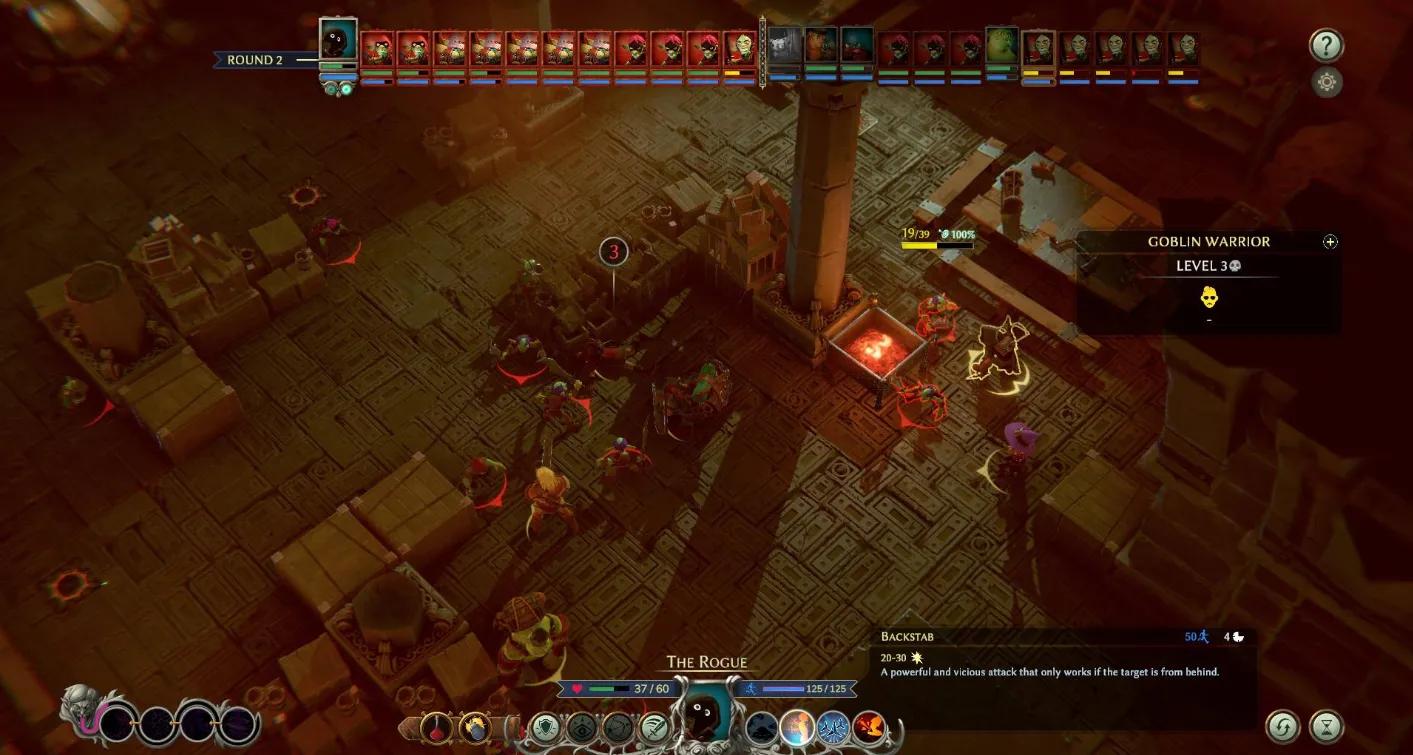Activate the red fire ability icon
Image resolution: width=1413 pixels, height=755 pixels.
tap(869, 726)
